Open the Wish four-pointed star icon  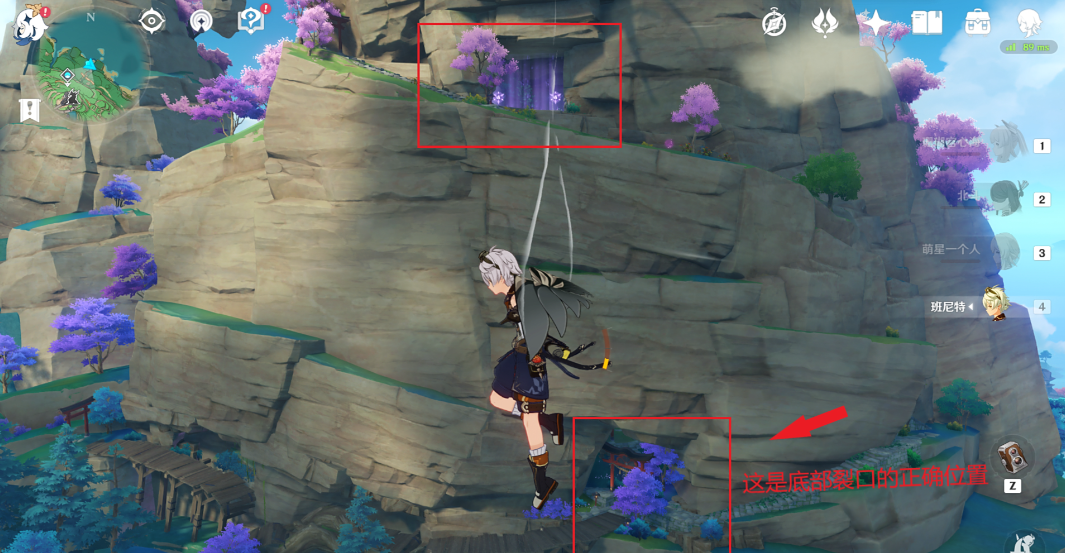pyautogui.click(x=876, y=23)
